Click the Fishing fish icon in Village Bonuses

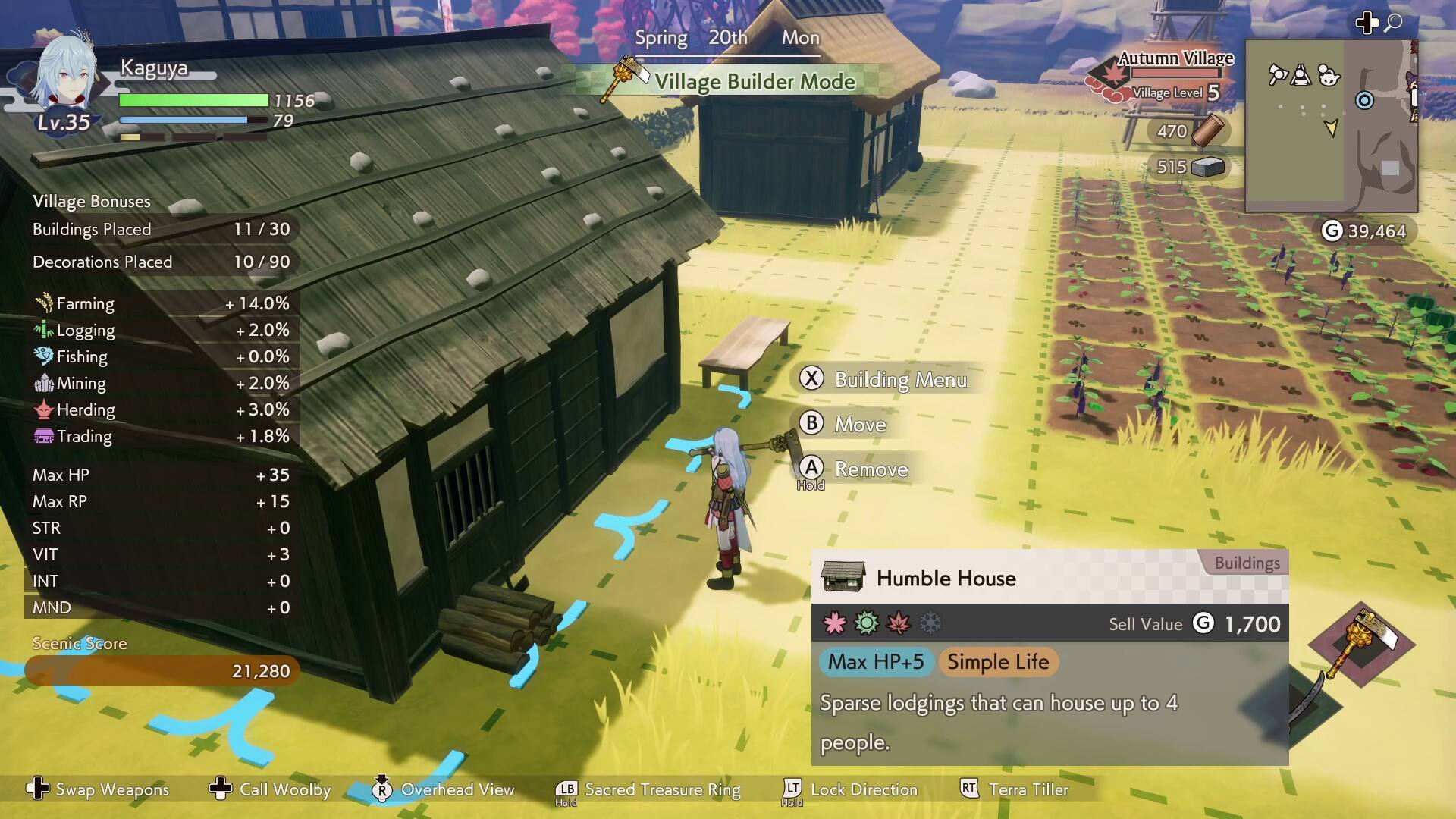pos(43,355)
